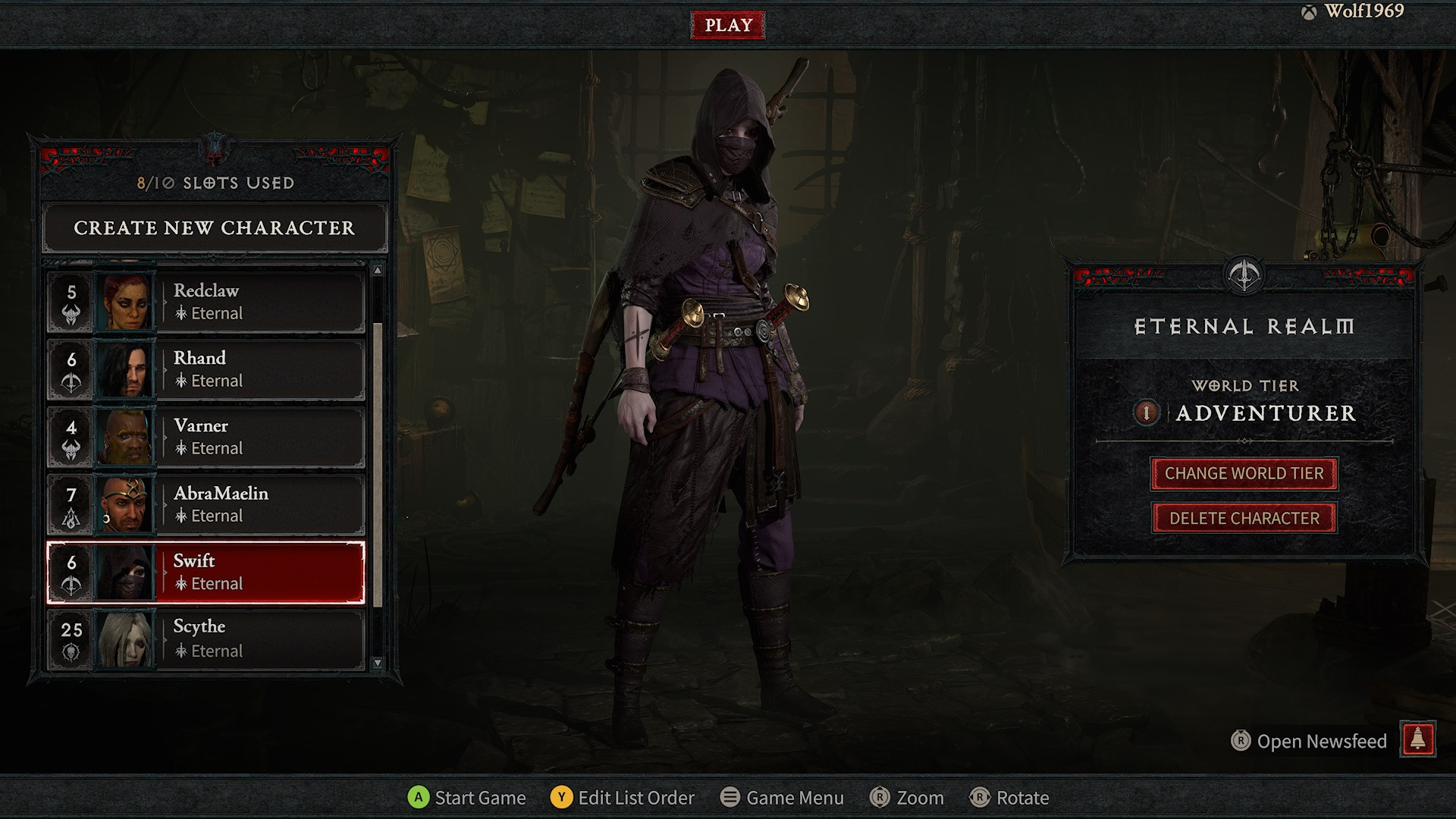Image resolution: width=1456 pixels, height=819 pixels.
Task: Select the AbraMaelin character row
Action: click(206, 504)
